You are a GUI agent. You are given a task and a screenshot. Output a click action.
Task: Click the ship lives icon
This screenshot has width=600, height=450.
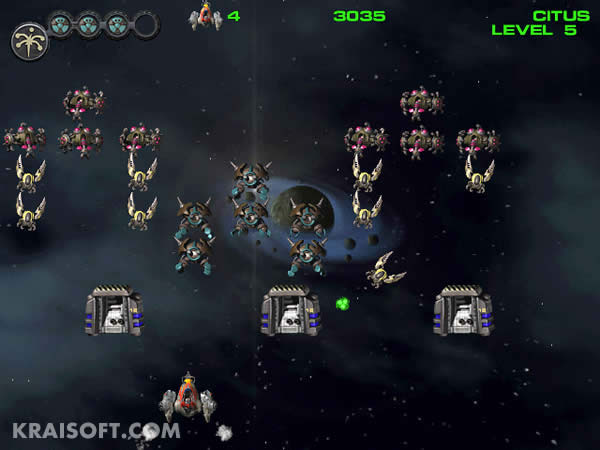[205, 16]
